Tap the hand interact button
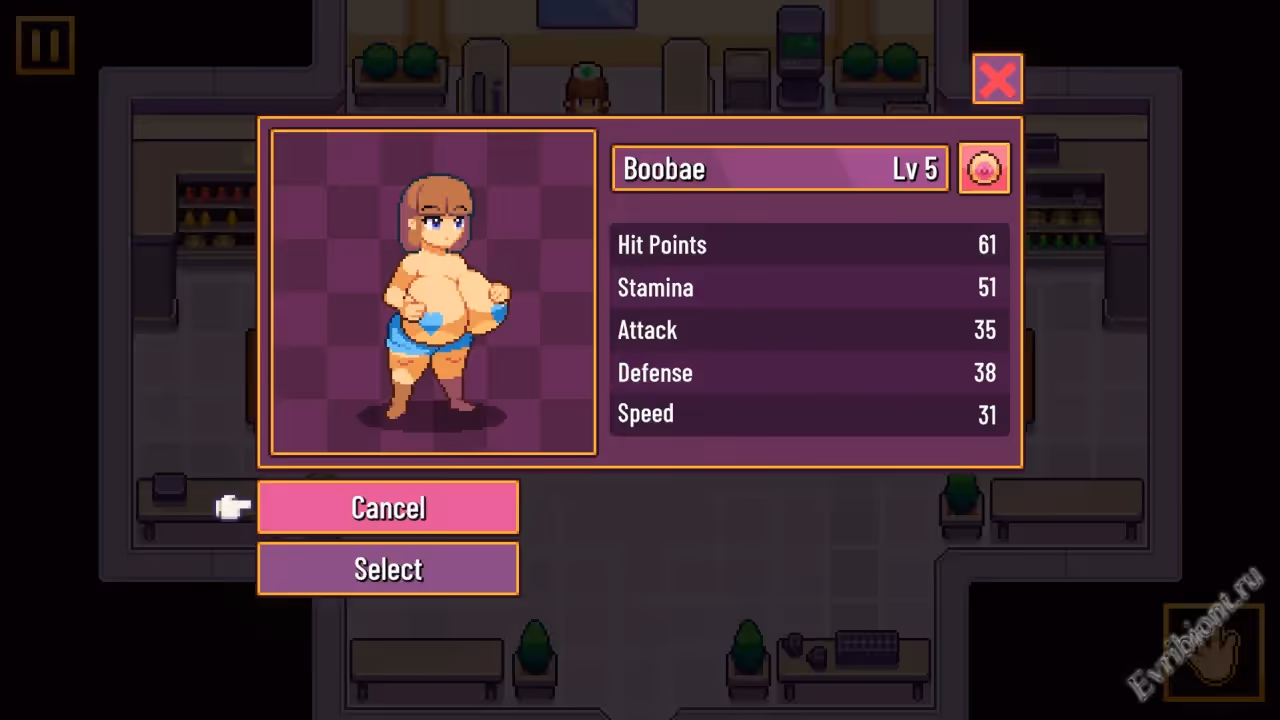 coord(1212,651)
